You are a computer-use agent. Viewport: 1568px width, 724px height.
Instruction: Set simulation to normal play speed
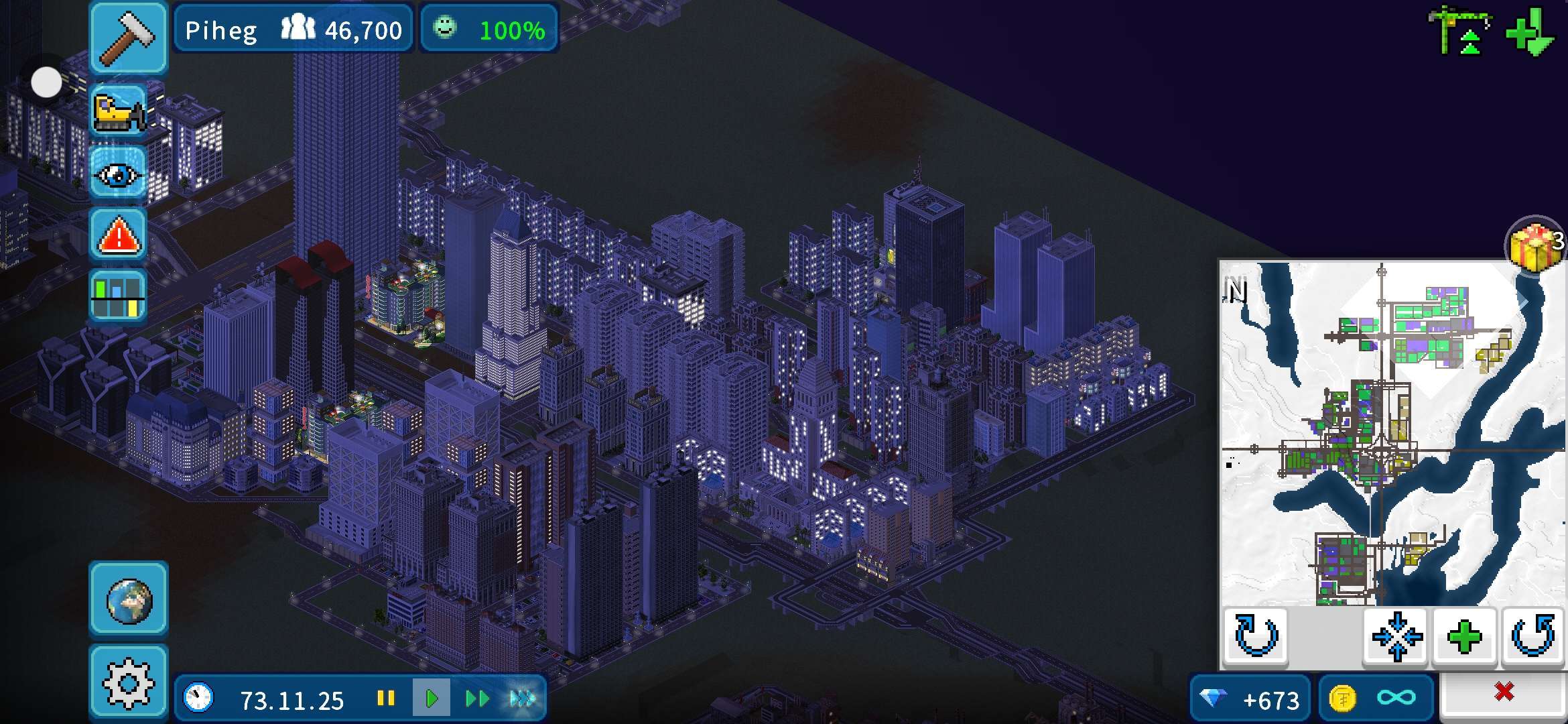tap(431, 699)
